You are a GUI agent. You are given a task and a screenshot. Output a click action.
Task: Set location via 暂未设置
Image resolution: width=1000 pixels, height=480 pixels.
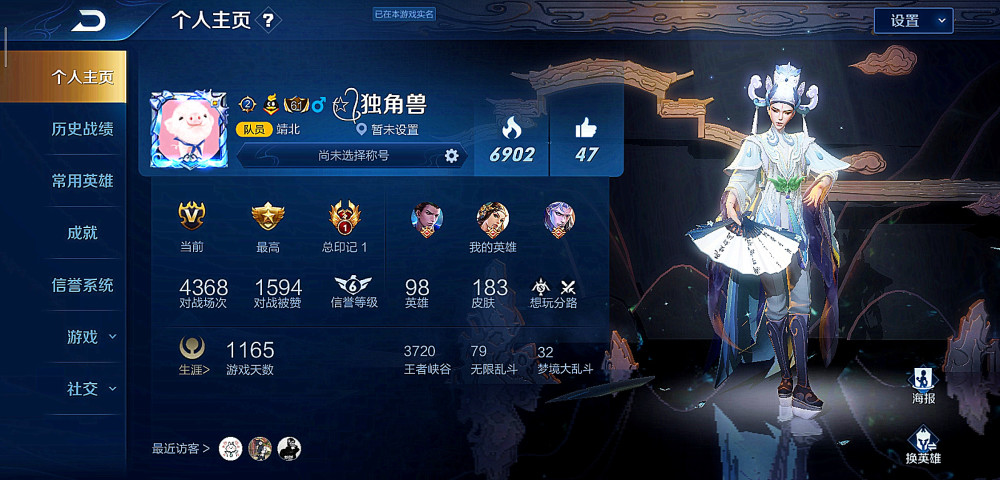389,130
